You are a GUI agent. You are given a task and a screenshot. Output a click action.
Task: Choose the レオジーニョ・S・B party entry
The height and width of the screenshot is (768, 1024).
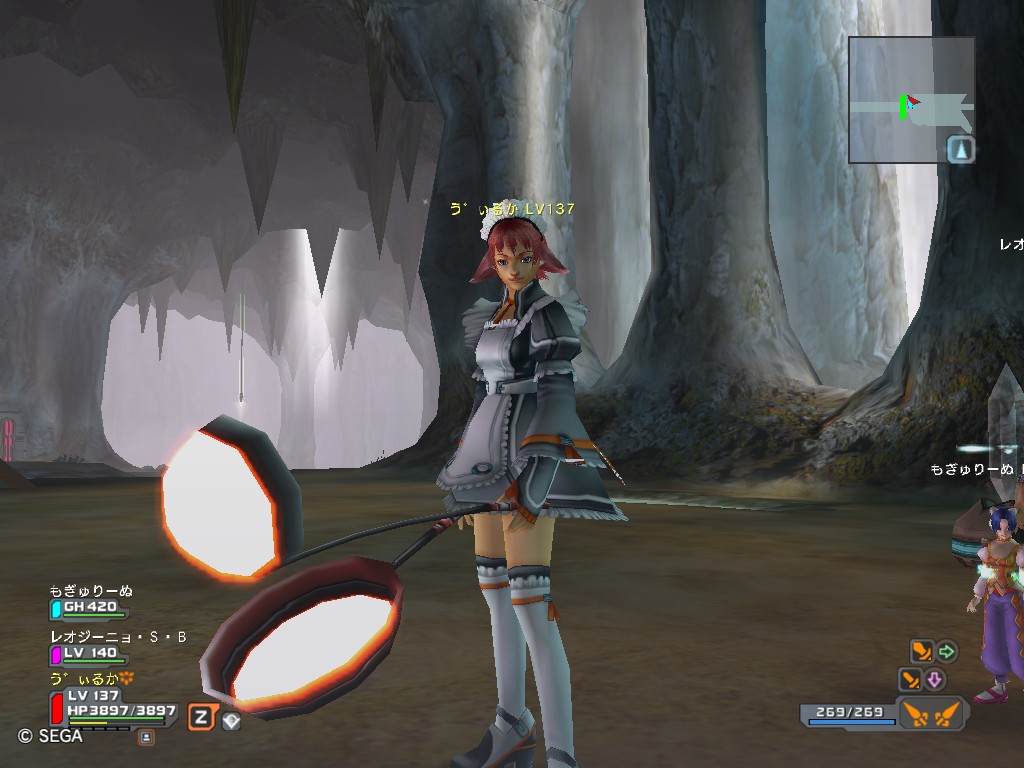pos(90,646)
